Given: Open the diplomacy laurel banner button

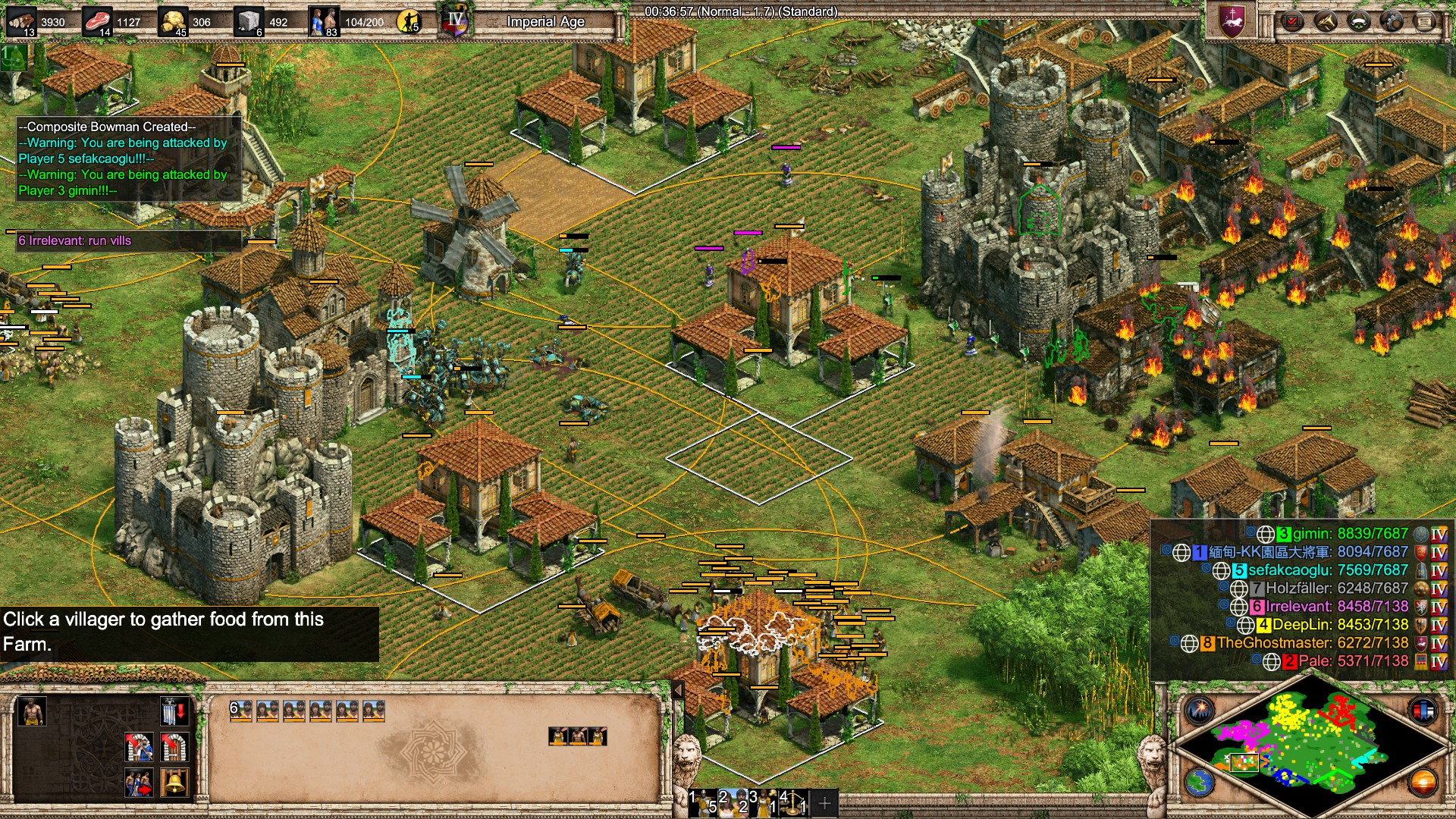Looking at the screenshot, I should 1358,21.
